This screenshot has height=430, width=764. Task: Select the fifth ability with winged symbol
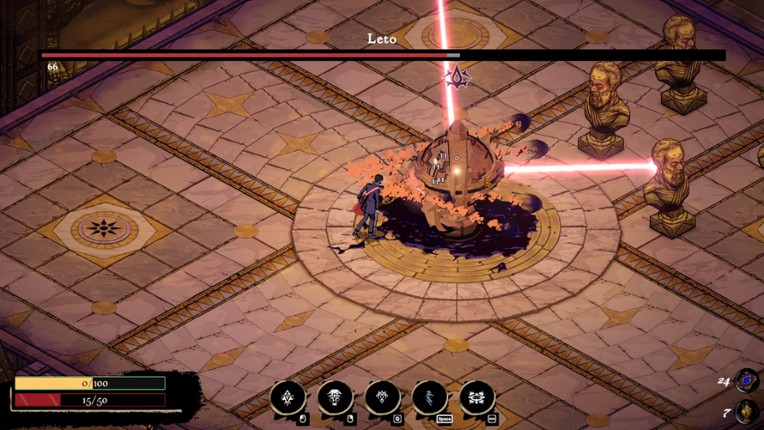[477, 398]
